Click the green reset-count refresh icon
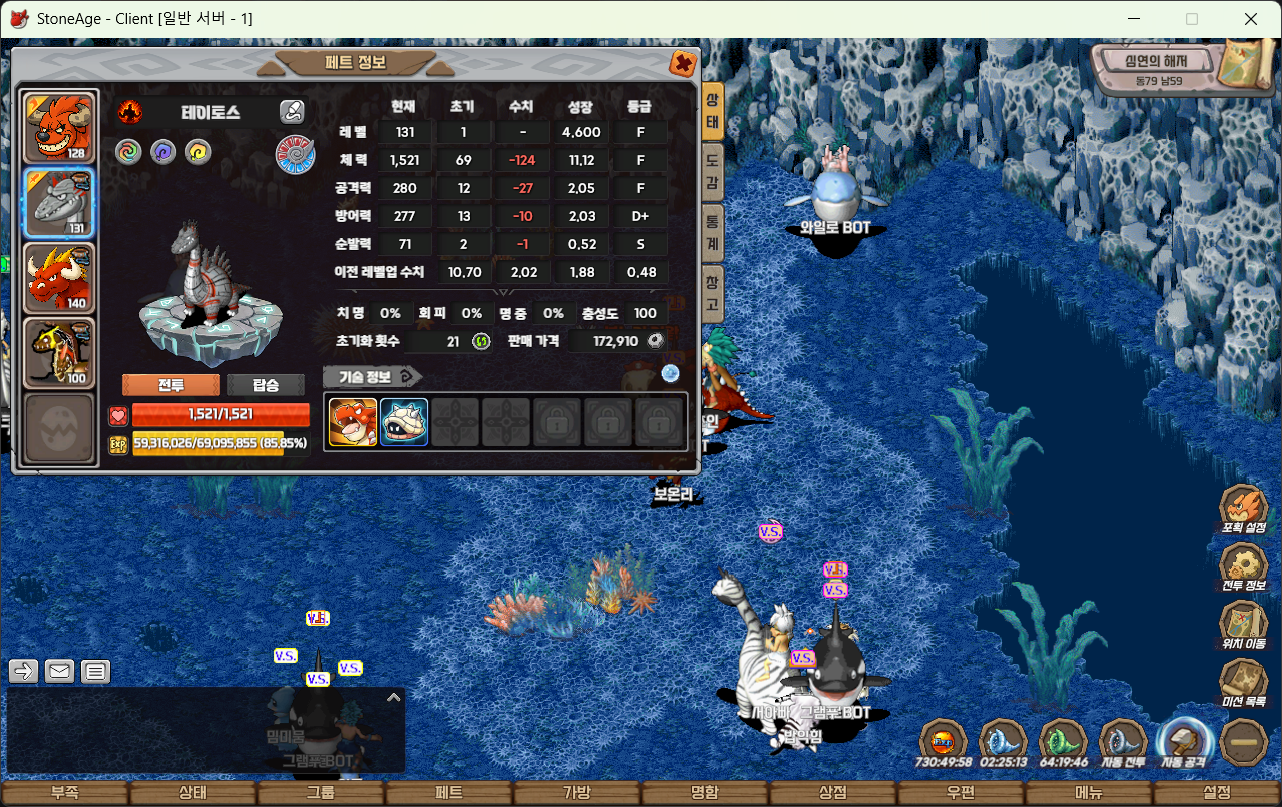The image size is (1282, 807). 481,341
